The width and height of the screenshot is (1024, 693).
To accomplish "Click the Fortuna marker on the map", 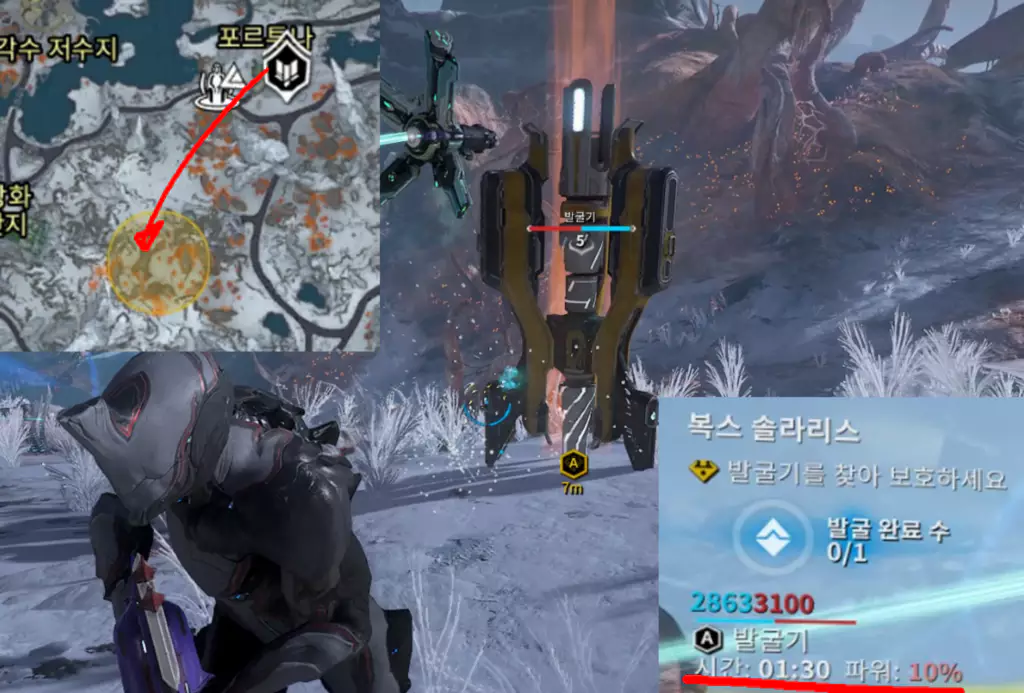I will click(287, 69).
